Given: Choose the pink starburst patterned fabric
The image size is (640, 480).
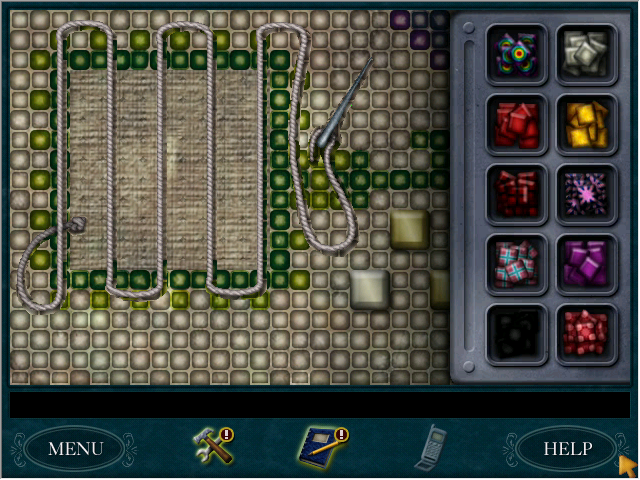Looking at the screenshot, I should coord(585,193).
